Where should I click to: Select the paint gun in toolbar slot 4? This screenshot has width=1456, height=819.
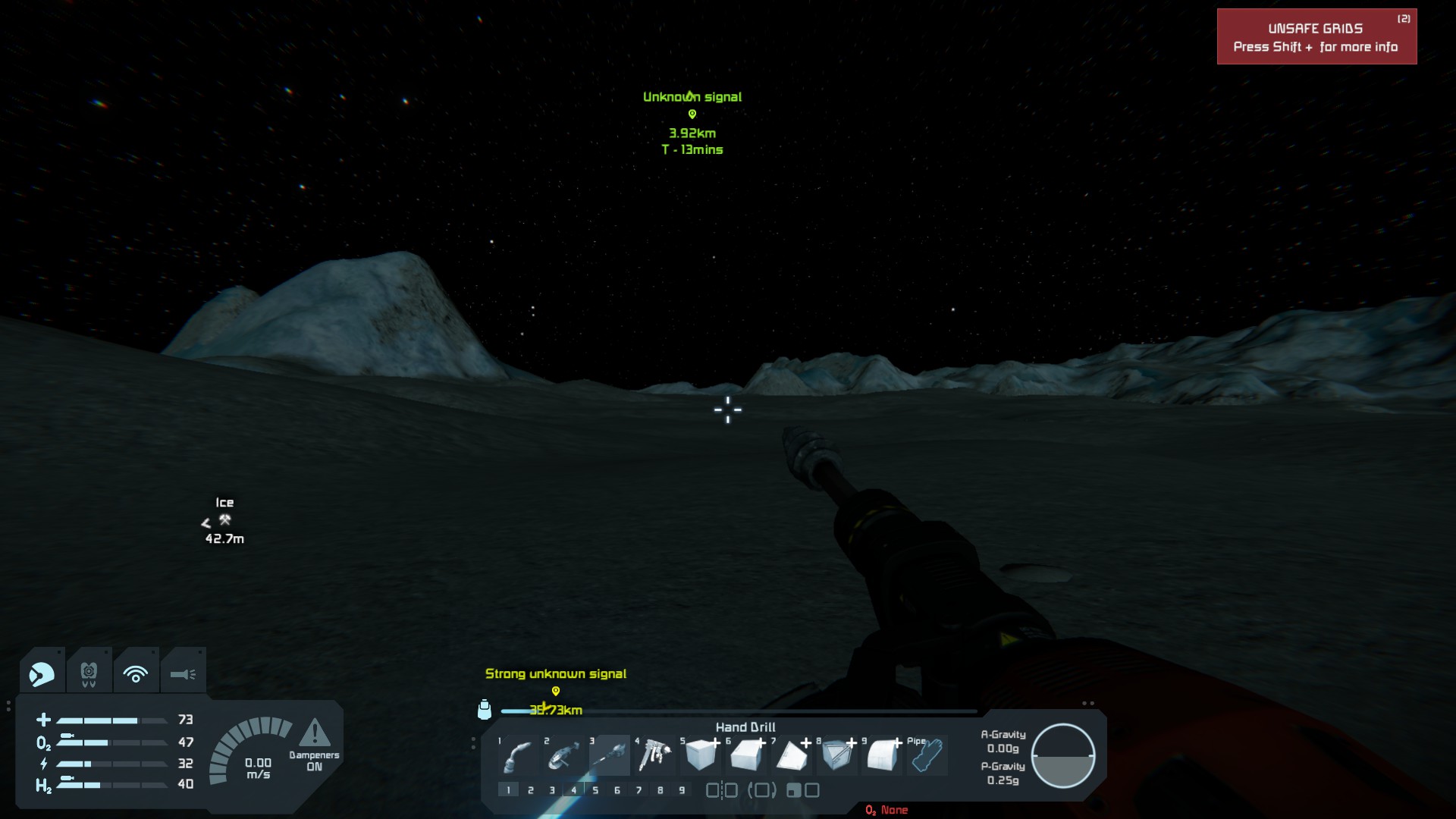(654, 756)
